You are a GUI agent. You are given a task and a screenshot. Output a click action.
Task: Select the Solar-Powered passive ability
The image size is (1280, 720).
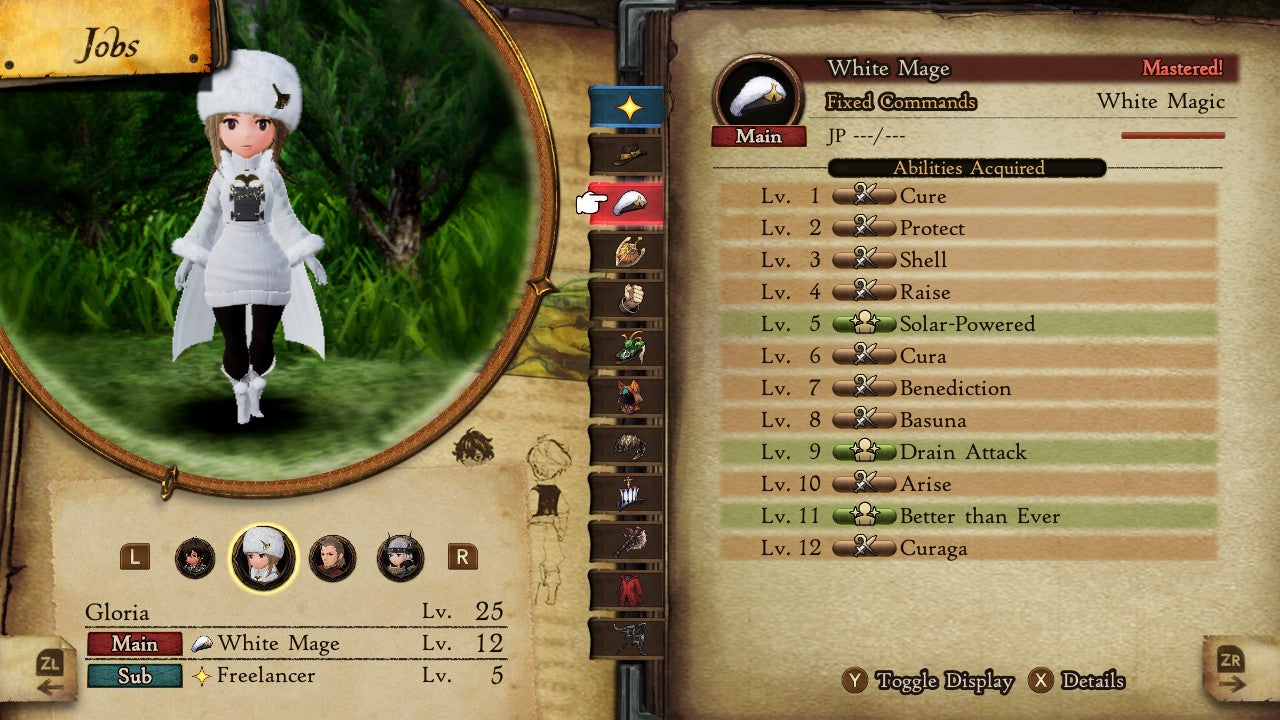click(966, 324)
